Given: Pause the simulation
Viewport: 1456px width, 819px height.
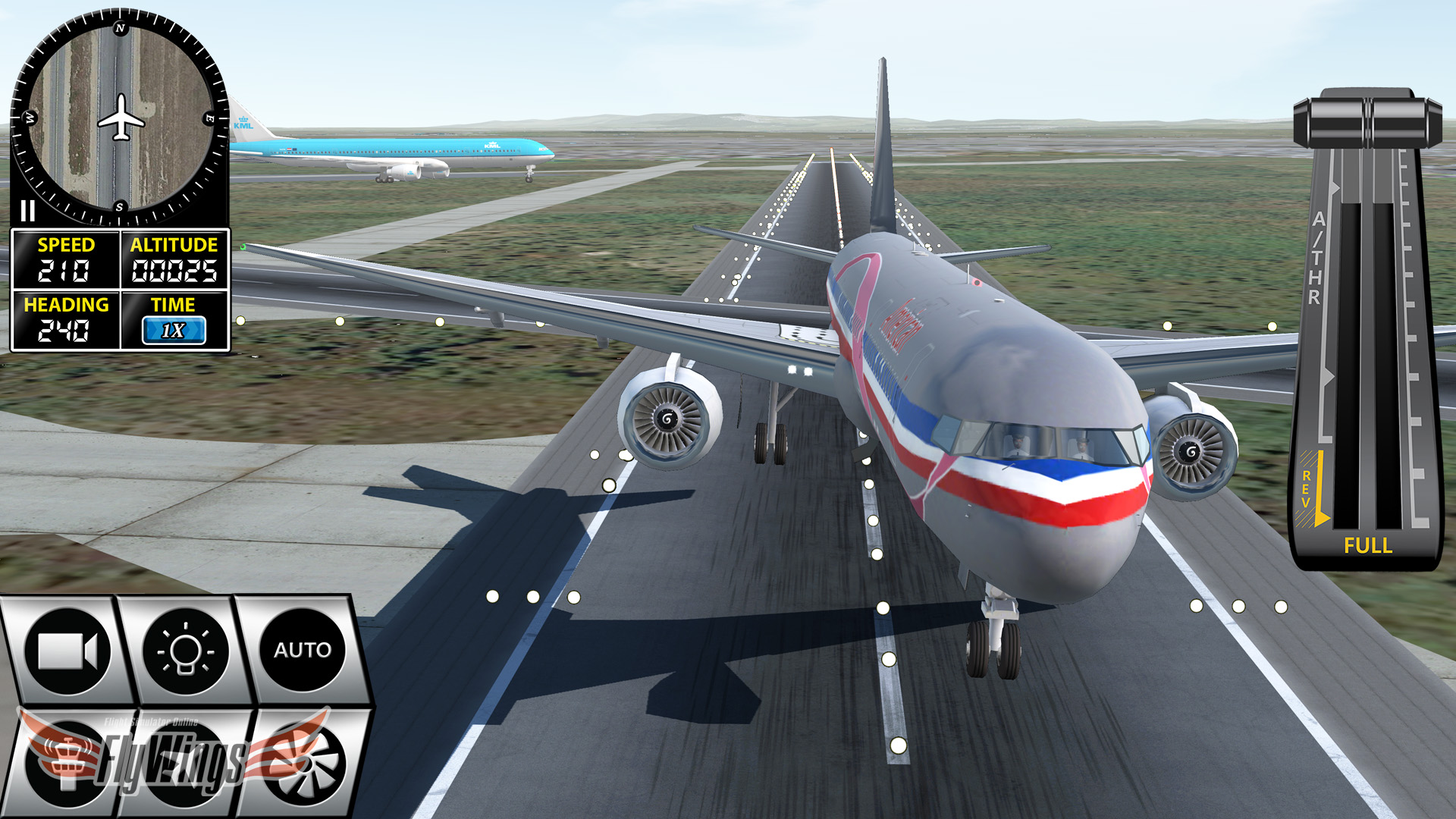Looking at the screenshot, I should [27, 212].
